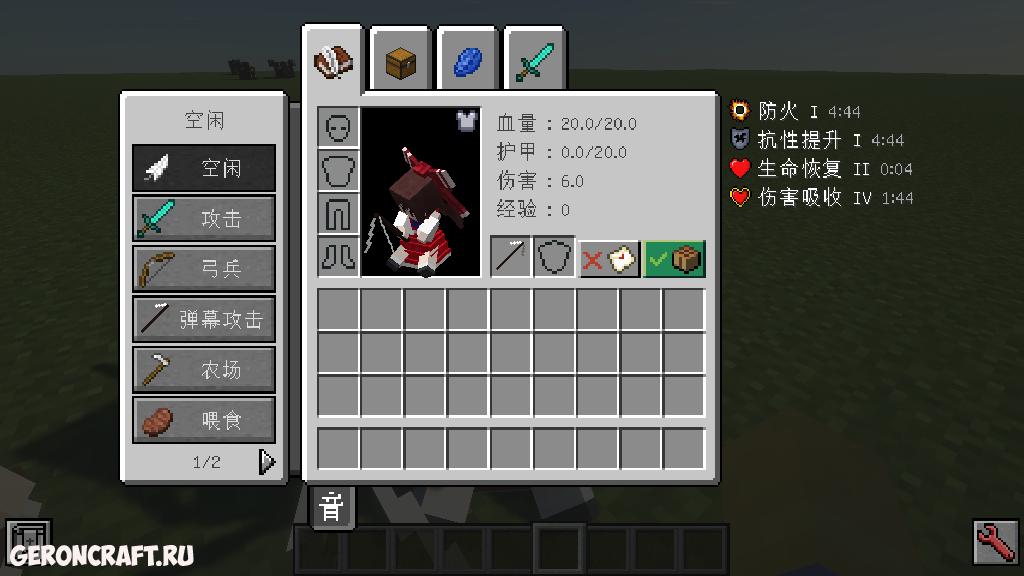Toggle the red X map button
This screenshot has height=576, width=1024.
pos(609,258)
